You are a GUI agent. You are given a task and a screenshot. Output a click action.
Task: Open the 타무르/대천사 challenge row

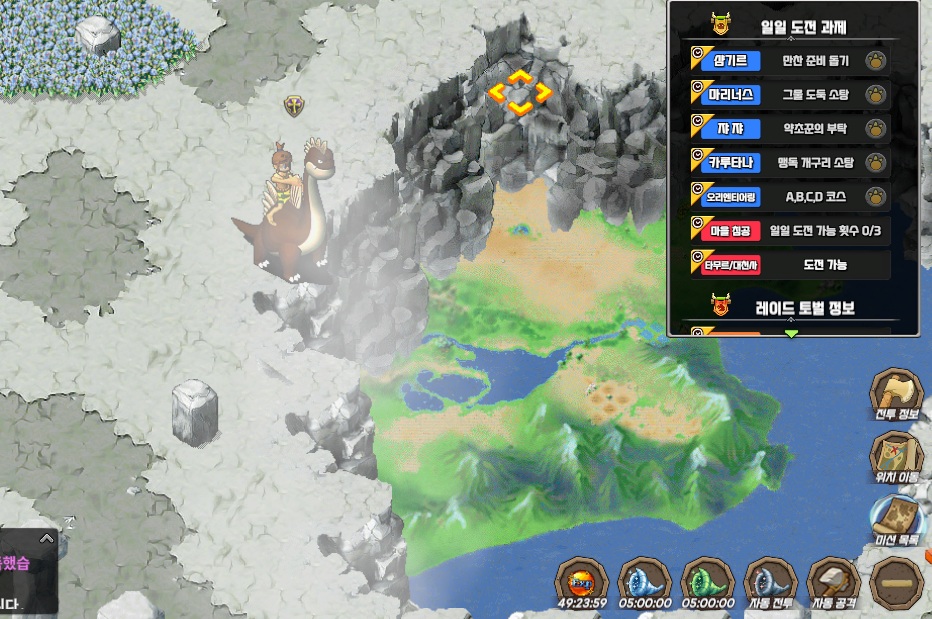(788, 264)
